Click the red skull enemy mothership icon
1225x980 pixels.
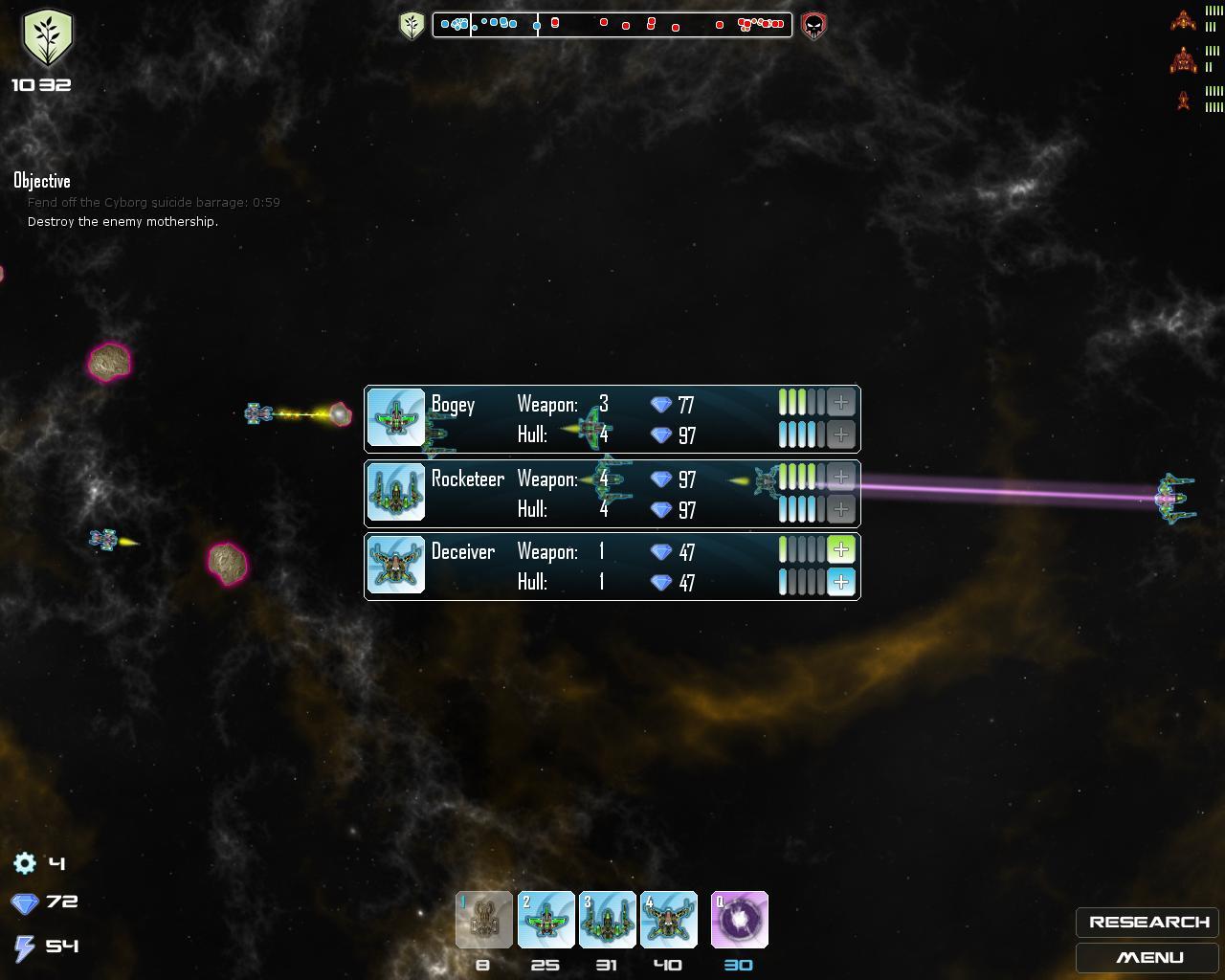click(x=813, y=25)
